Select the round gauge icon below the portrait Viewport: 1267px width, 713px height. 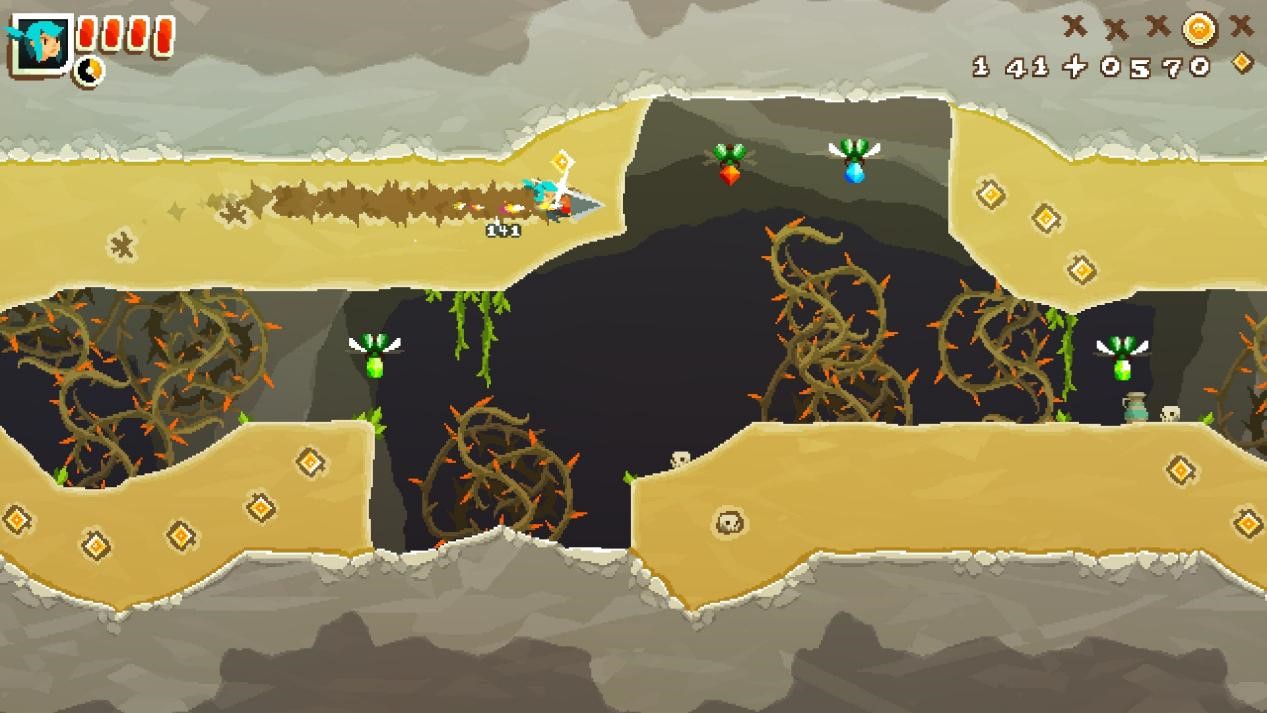89,70
